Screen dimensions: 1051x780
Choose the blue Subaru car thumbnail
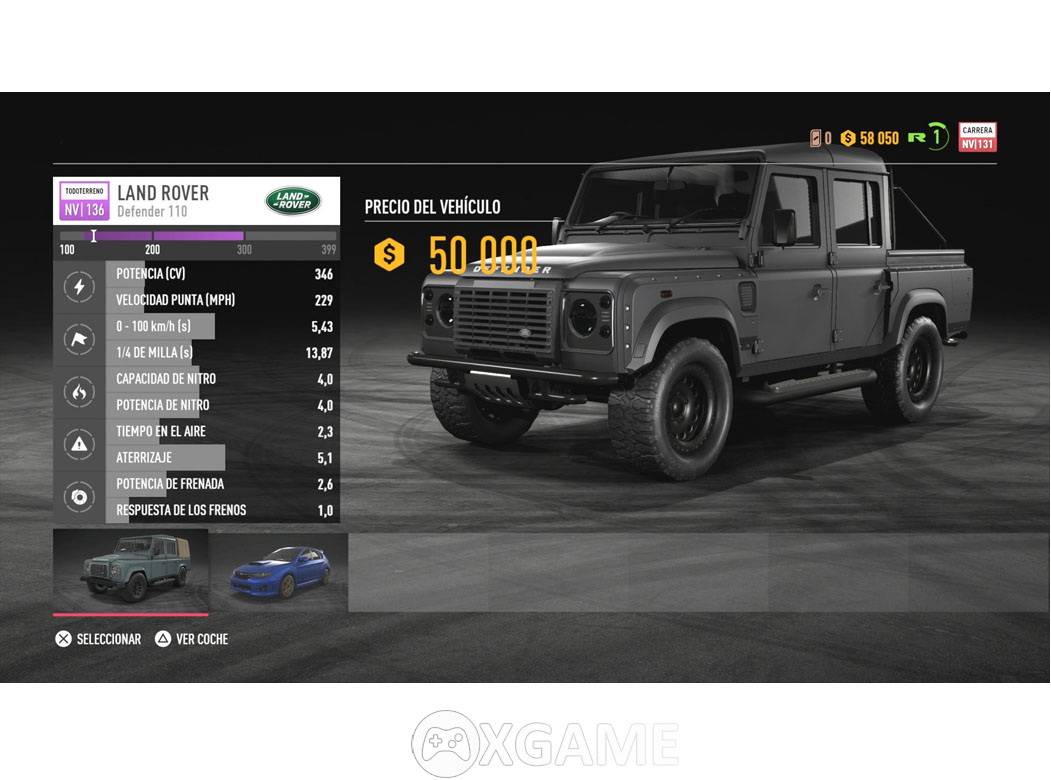(x=279, y=572)
